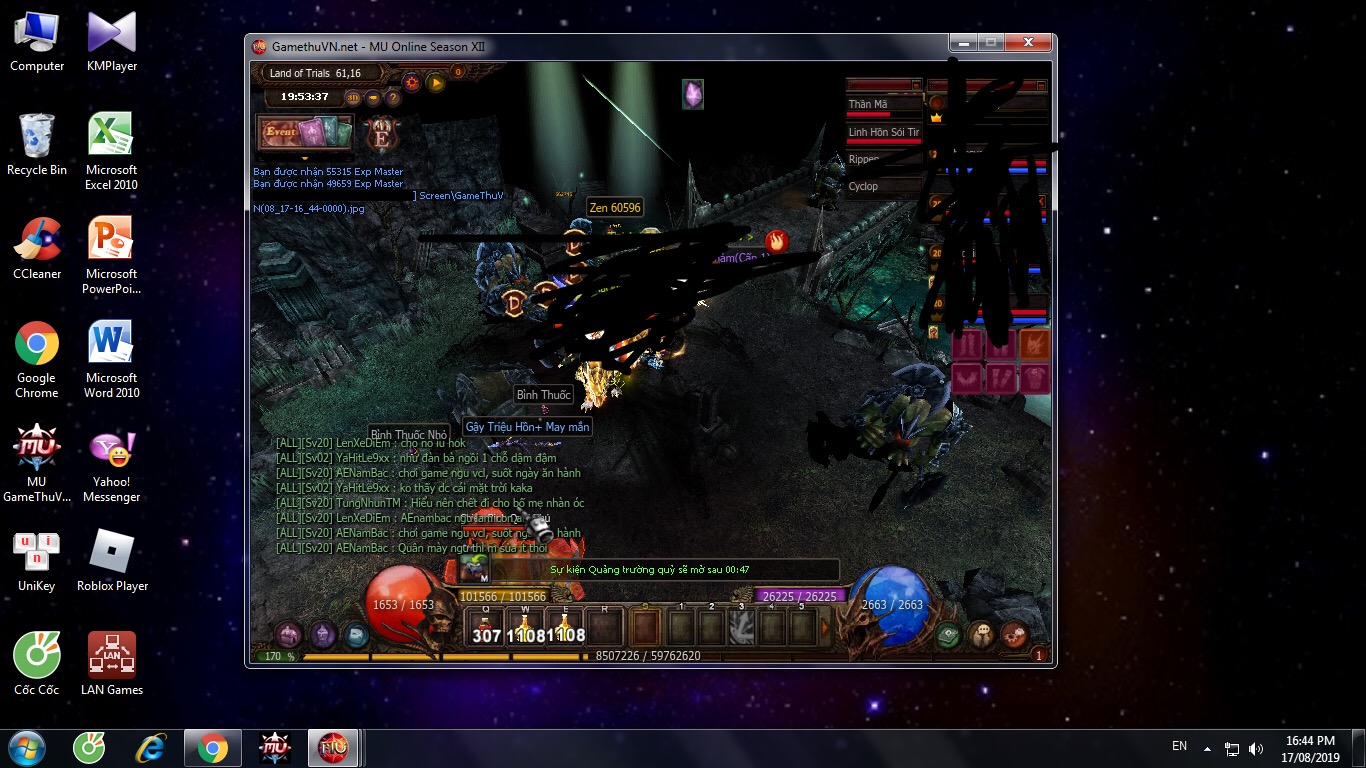Open the Event cards panel
1366x768 pixels.
(305, 133)
